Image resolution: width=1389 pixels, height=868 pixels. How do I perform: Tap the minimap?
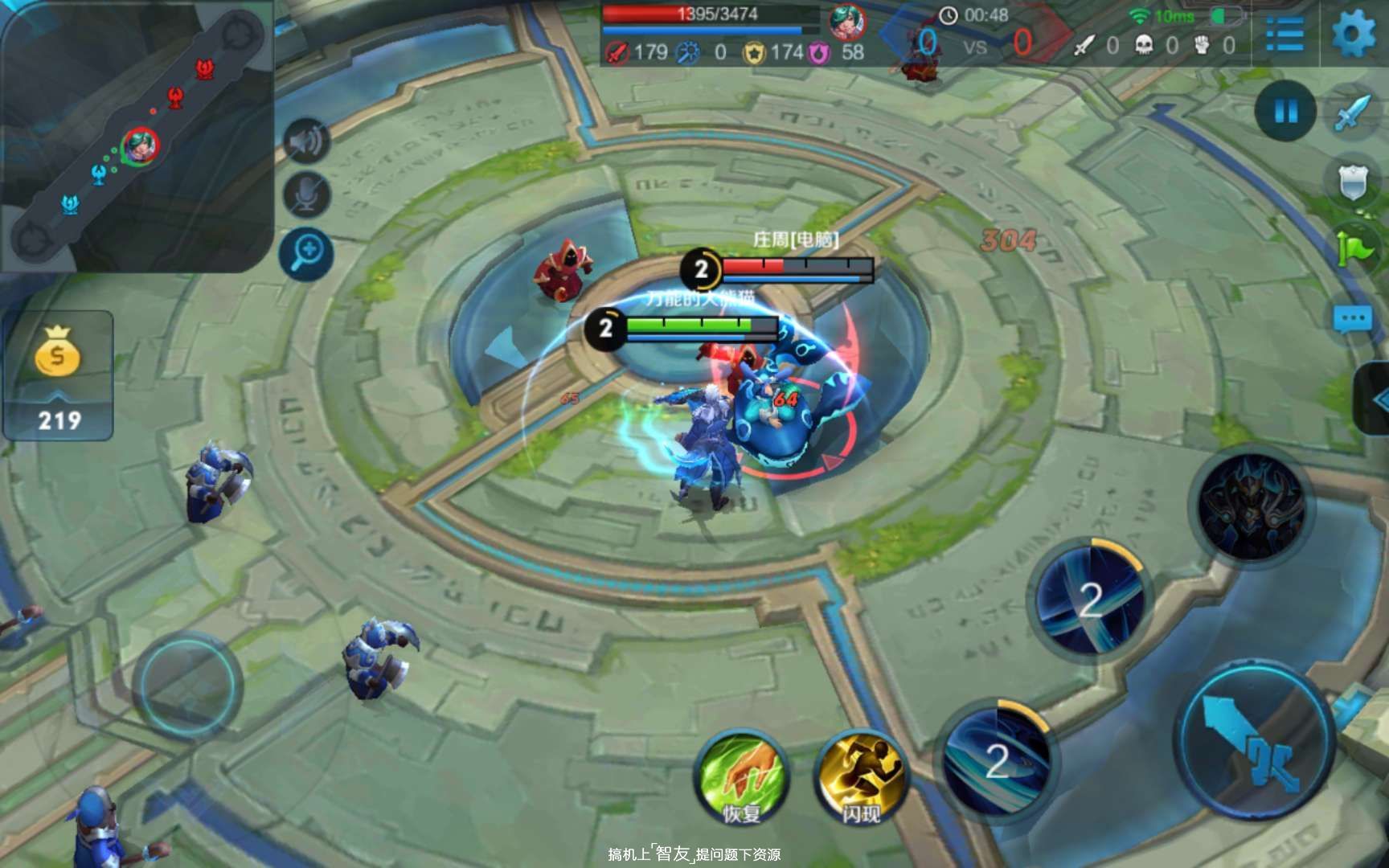click(137, 135)
